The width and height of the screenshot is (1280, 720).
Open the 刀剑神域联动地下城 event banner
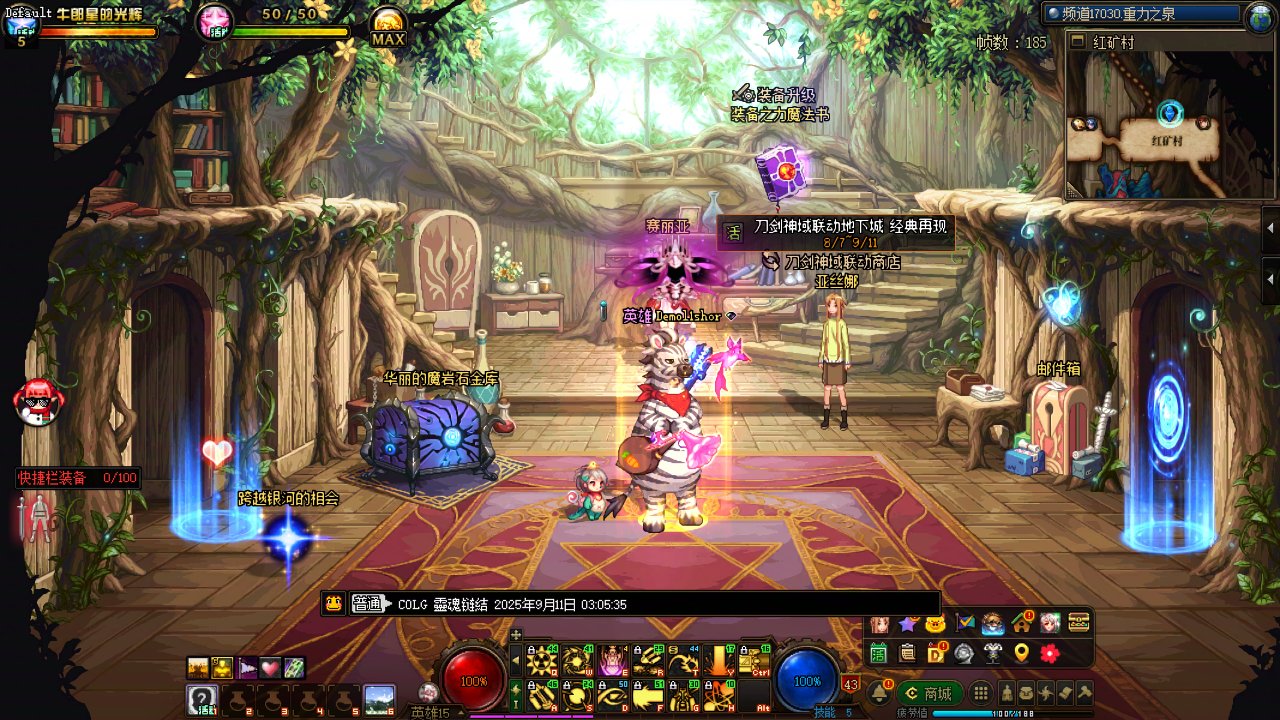tap(835, 232)
